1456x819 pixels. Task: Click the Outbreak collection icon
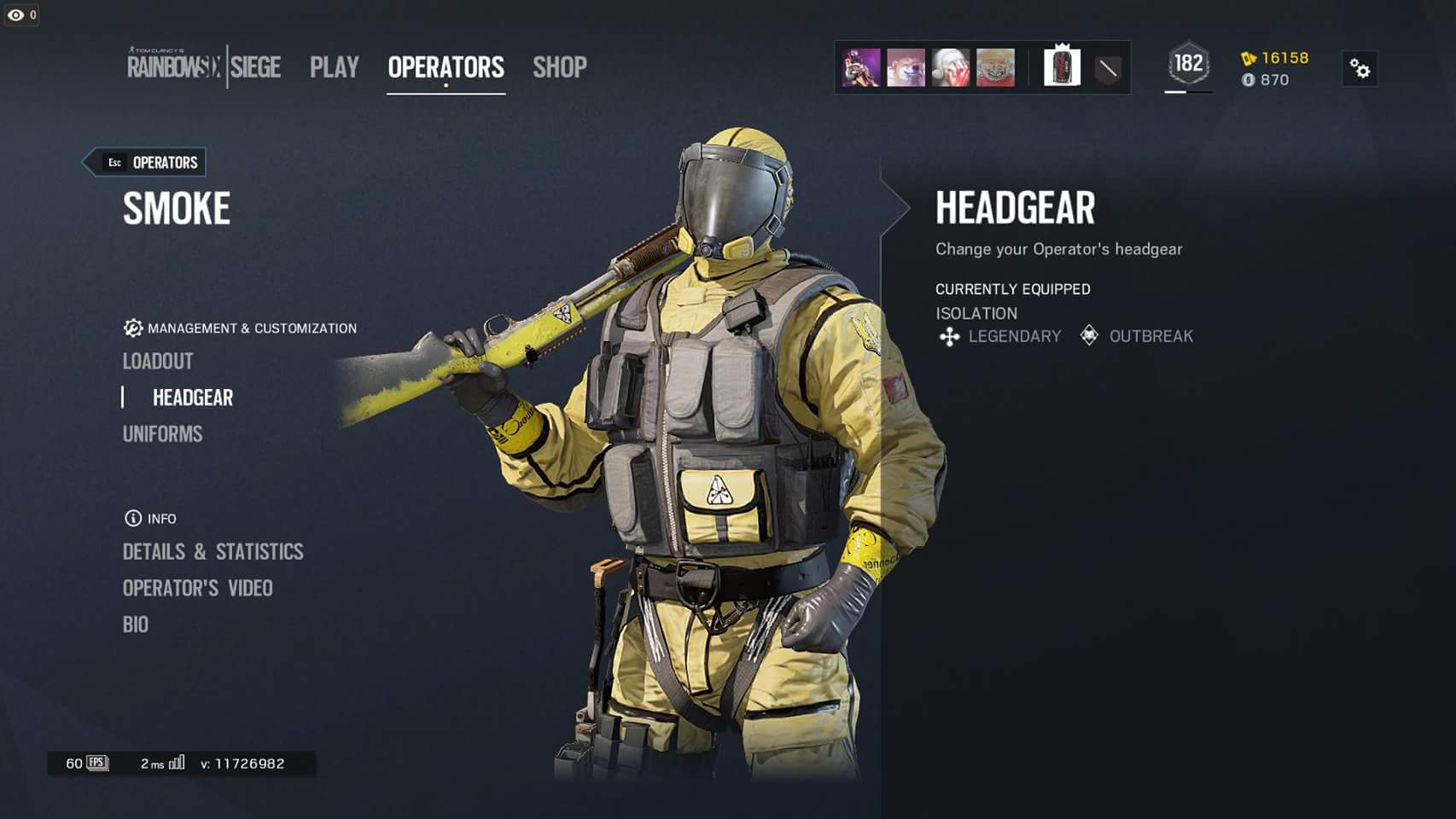point(1088,336)
